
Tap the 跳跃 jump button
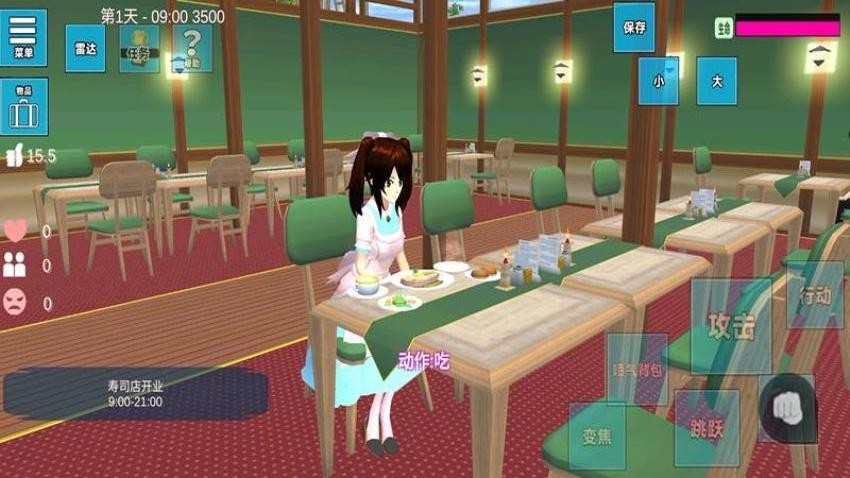(707, 429)
